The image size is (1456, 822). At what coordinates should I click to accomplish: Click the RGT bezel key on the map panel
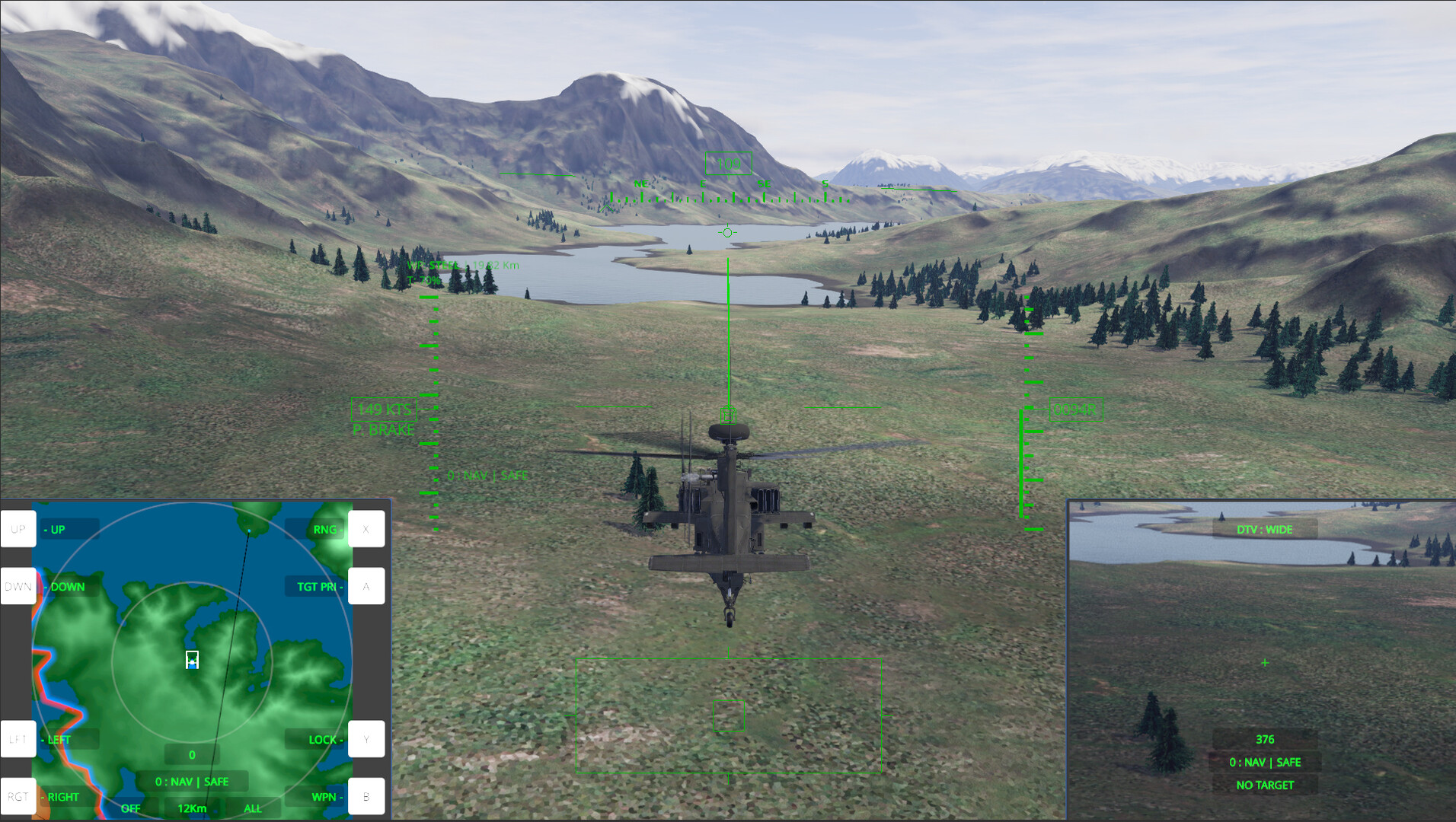point(18,796)
